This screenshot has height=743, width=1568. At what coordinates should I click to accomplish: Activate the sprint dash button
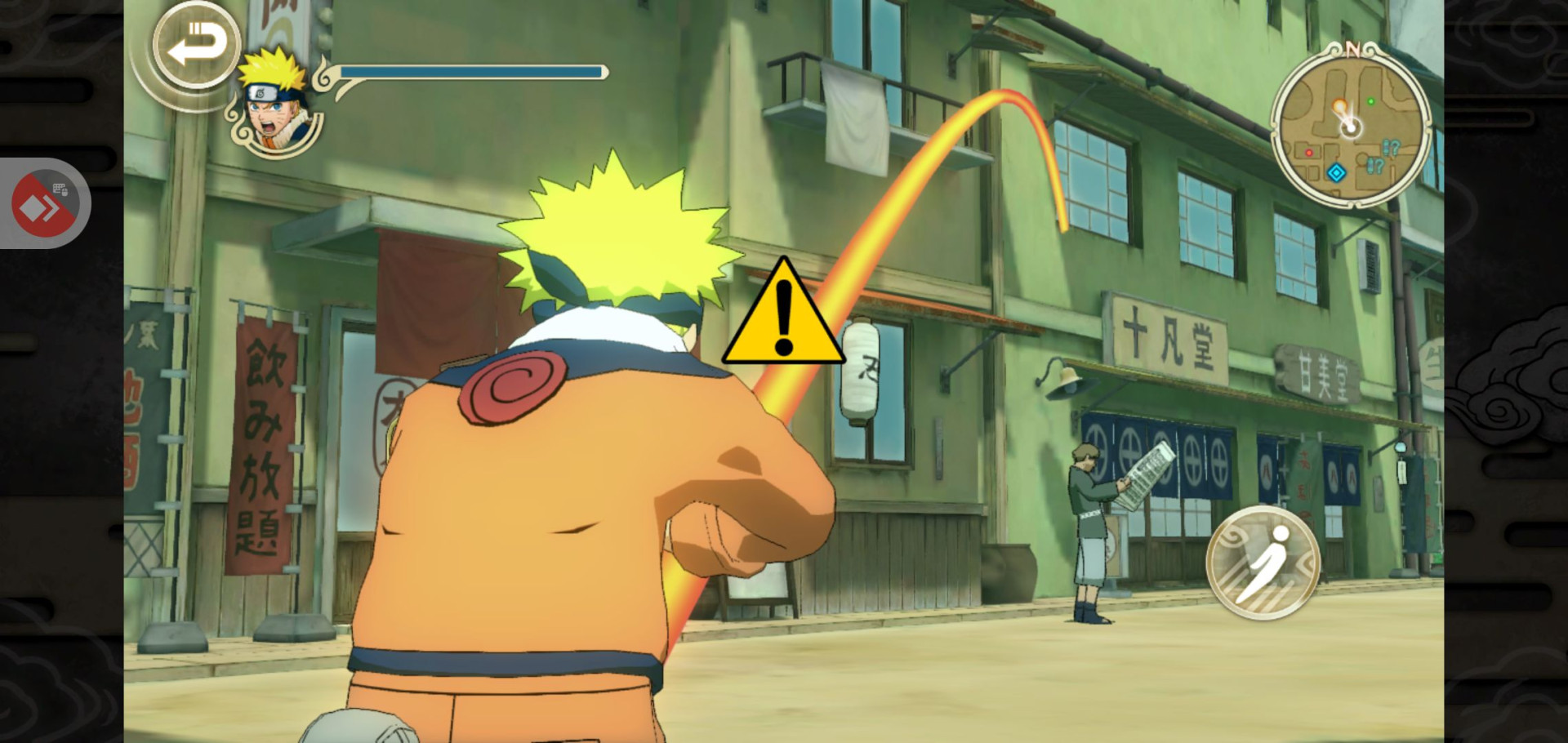point(1263,561)
